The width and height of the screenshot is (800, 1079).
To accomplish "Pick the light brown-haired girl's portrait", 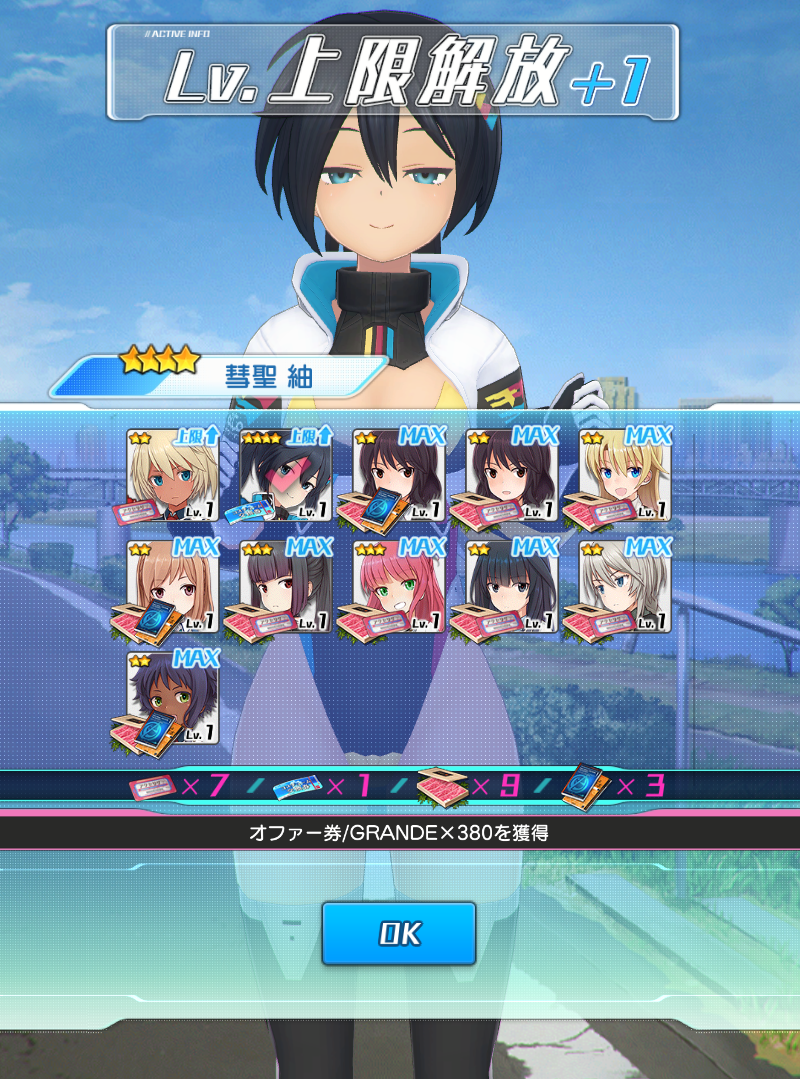I will coord(173,588).
